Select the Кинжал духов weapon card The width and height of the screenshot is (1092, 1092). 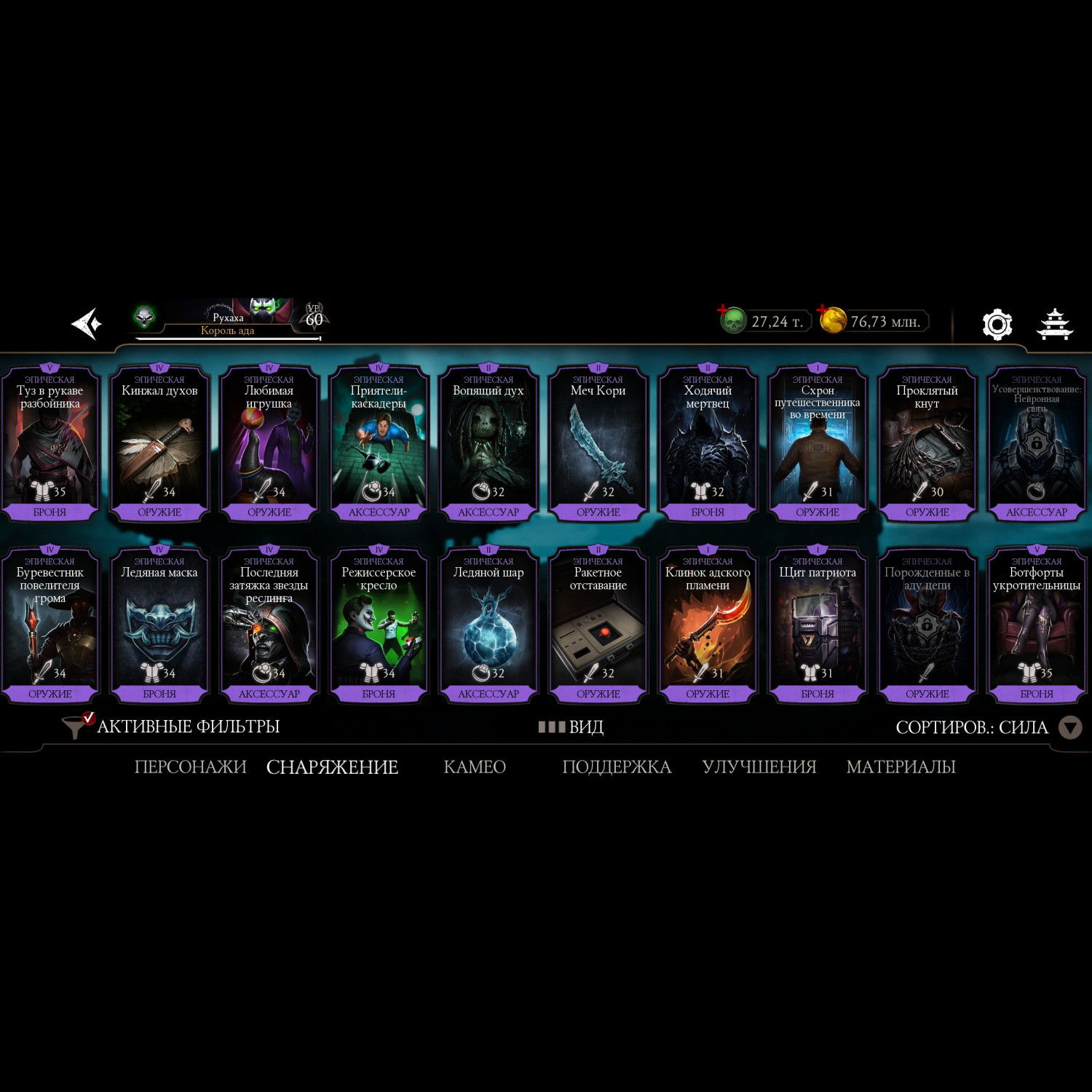(159, 444)
